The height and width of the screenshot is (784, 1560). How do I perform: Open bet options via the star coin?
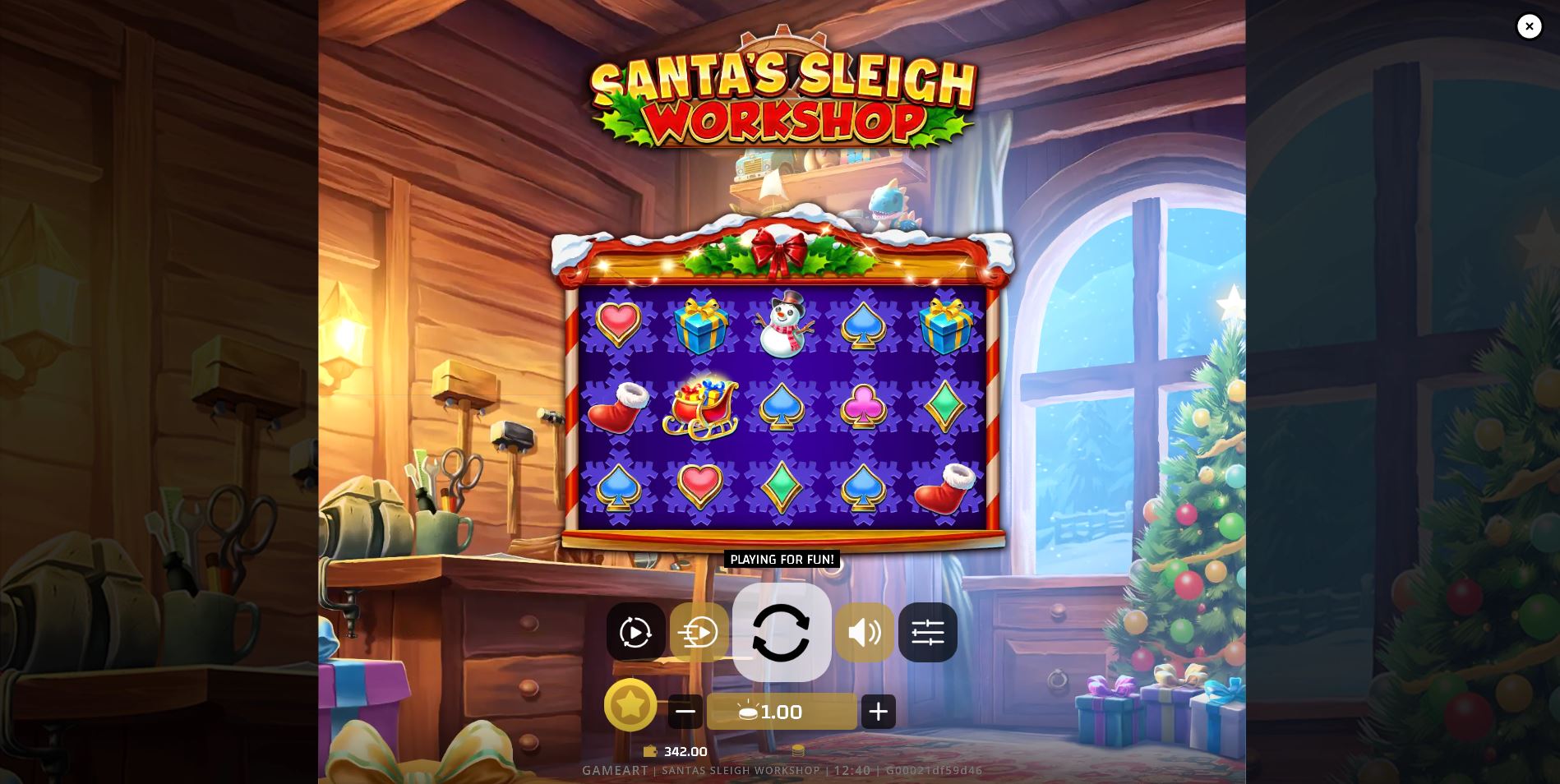pos(630,705)
